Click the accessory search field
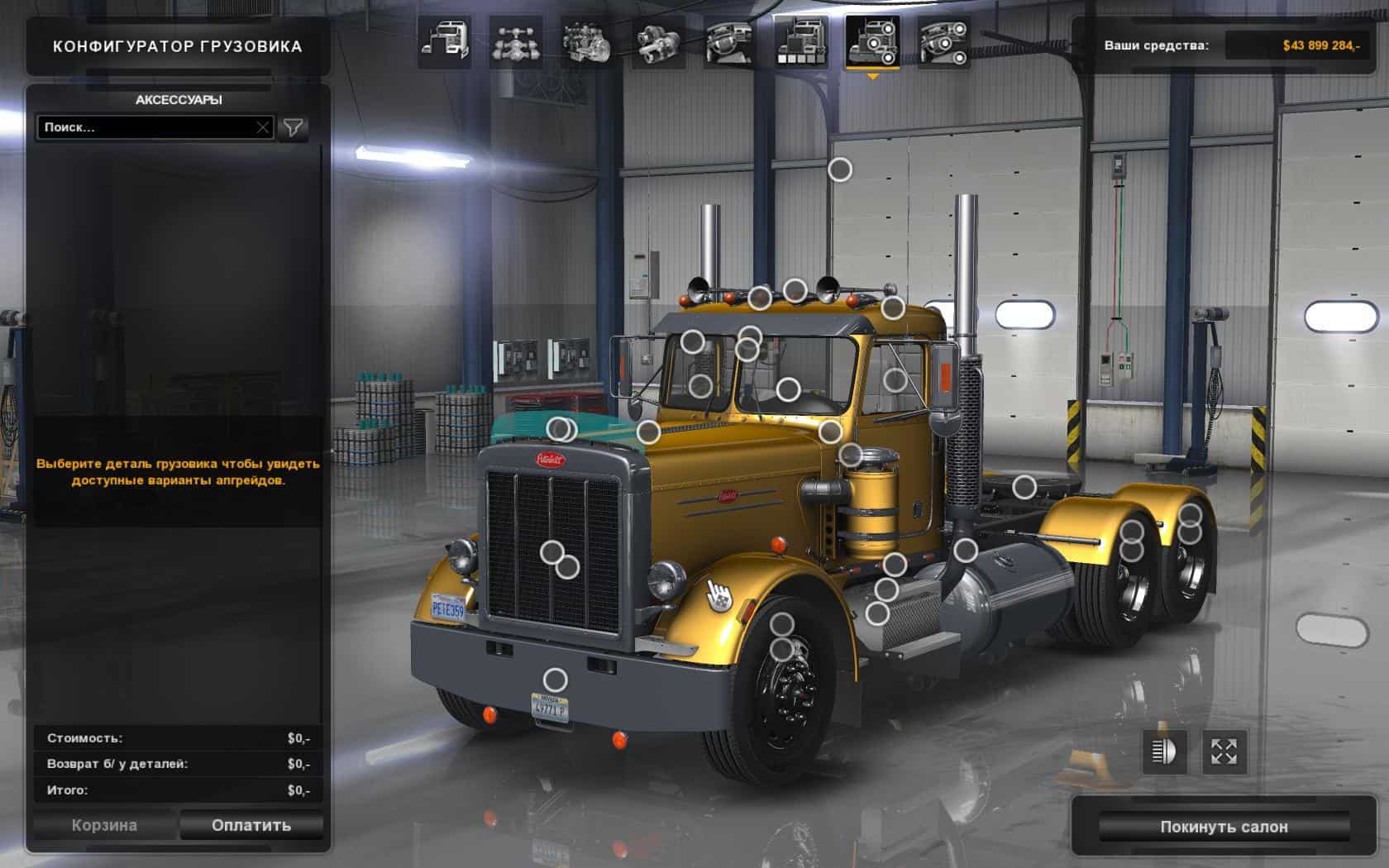The height and width of the screenshot is (868, 1389). click(145, 127)
